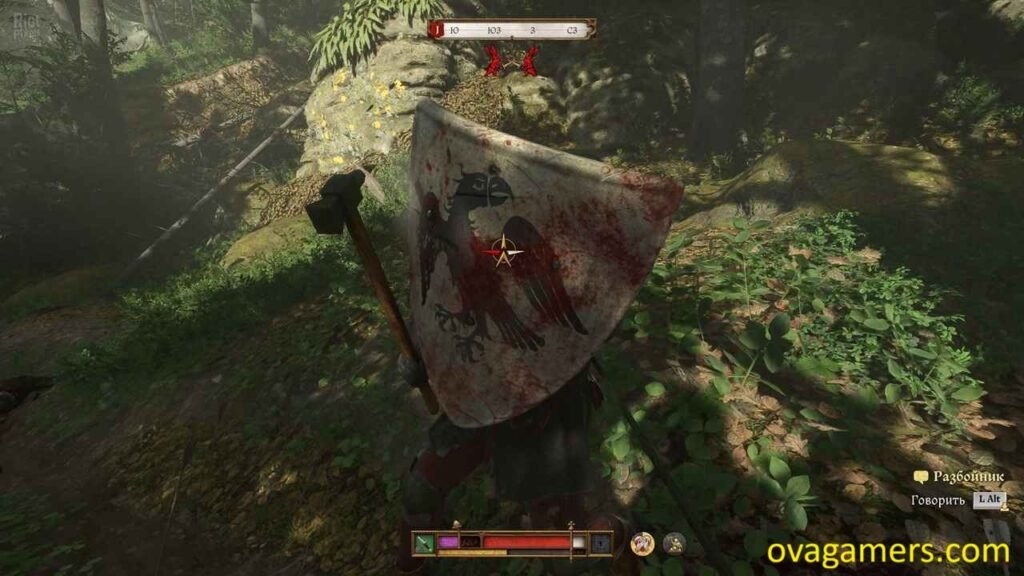Click the round gold-ringed status buff icon

click(643, 543)
